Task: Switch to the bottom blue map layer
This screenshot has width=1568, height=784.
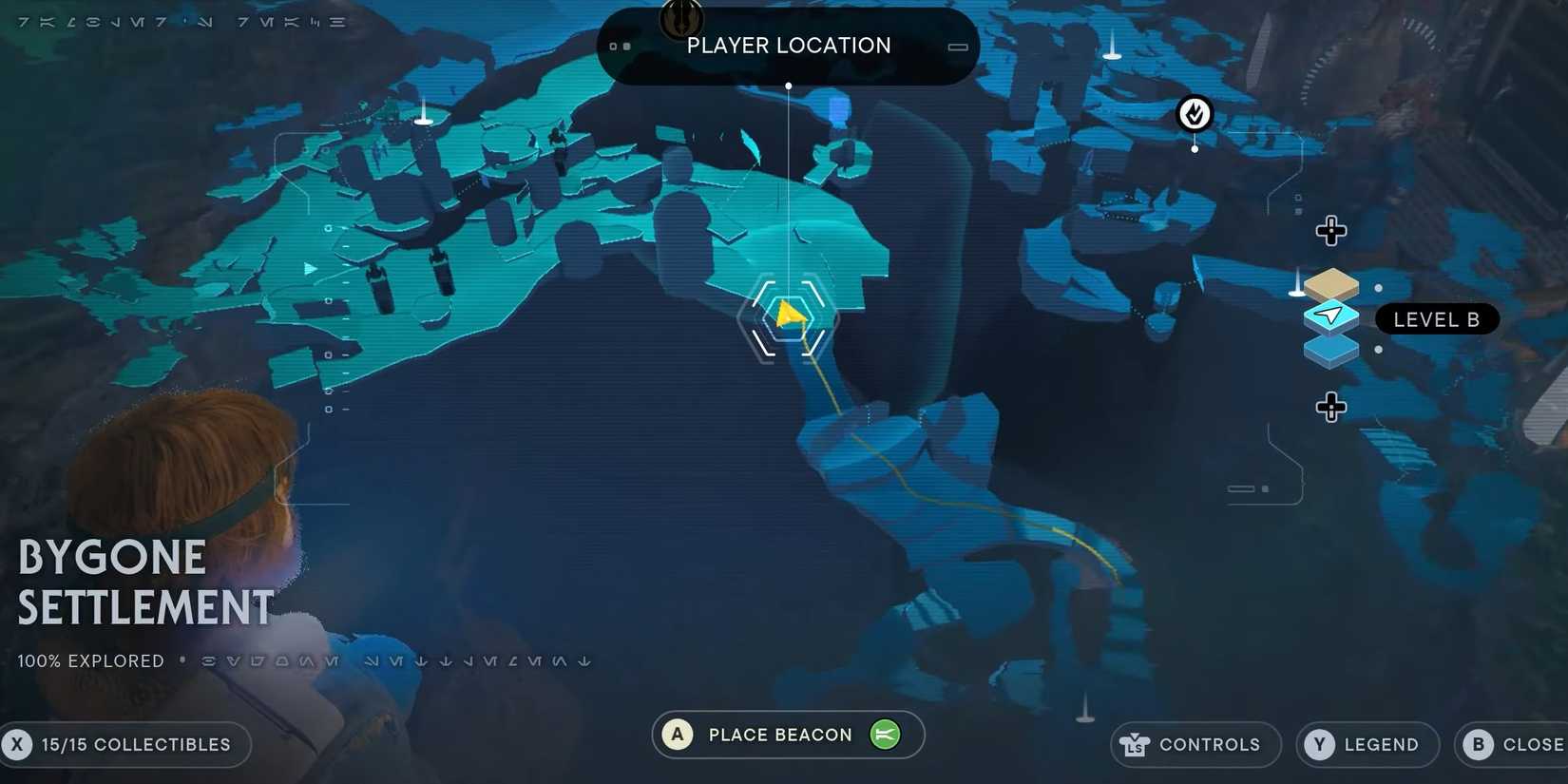Action: coord(1330,350)
